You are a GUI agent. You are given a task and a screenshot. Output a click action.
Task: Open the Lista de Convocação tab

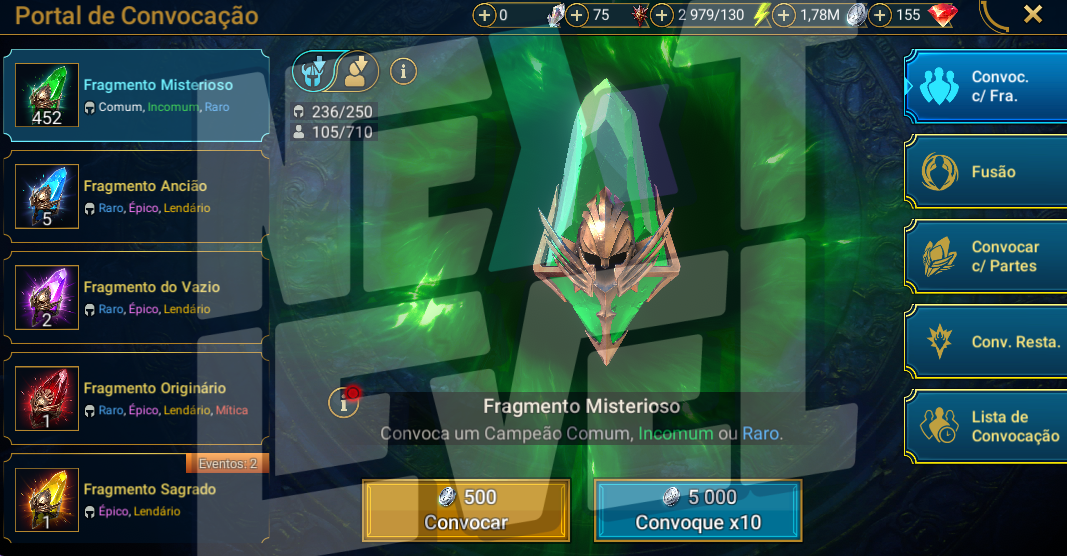tap(986, 427)
